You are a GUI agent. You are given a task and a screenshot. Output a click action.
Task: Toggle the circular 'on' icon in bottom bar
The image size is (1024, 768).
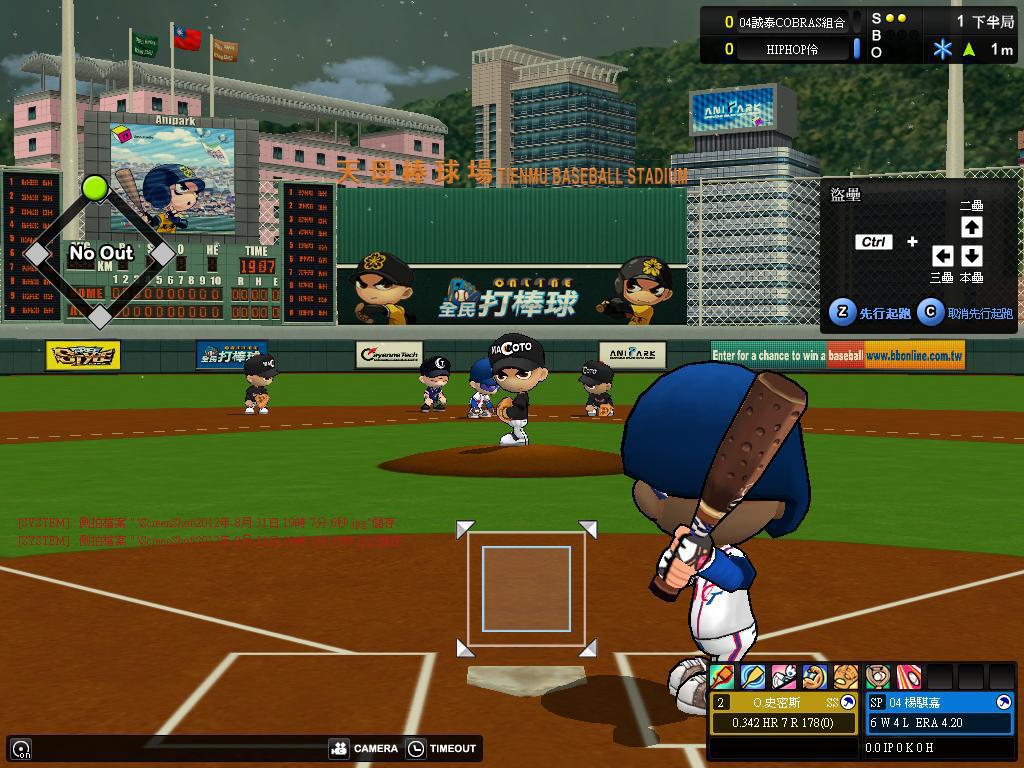click(21, 748)
